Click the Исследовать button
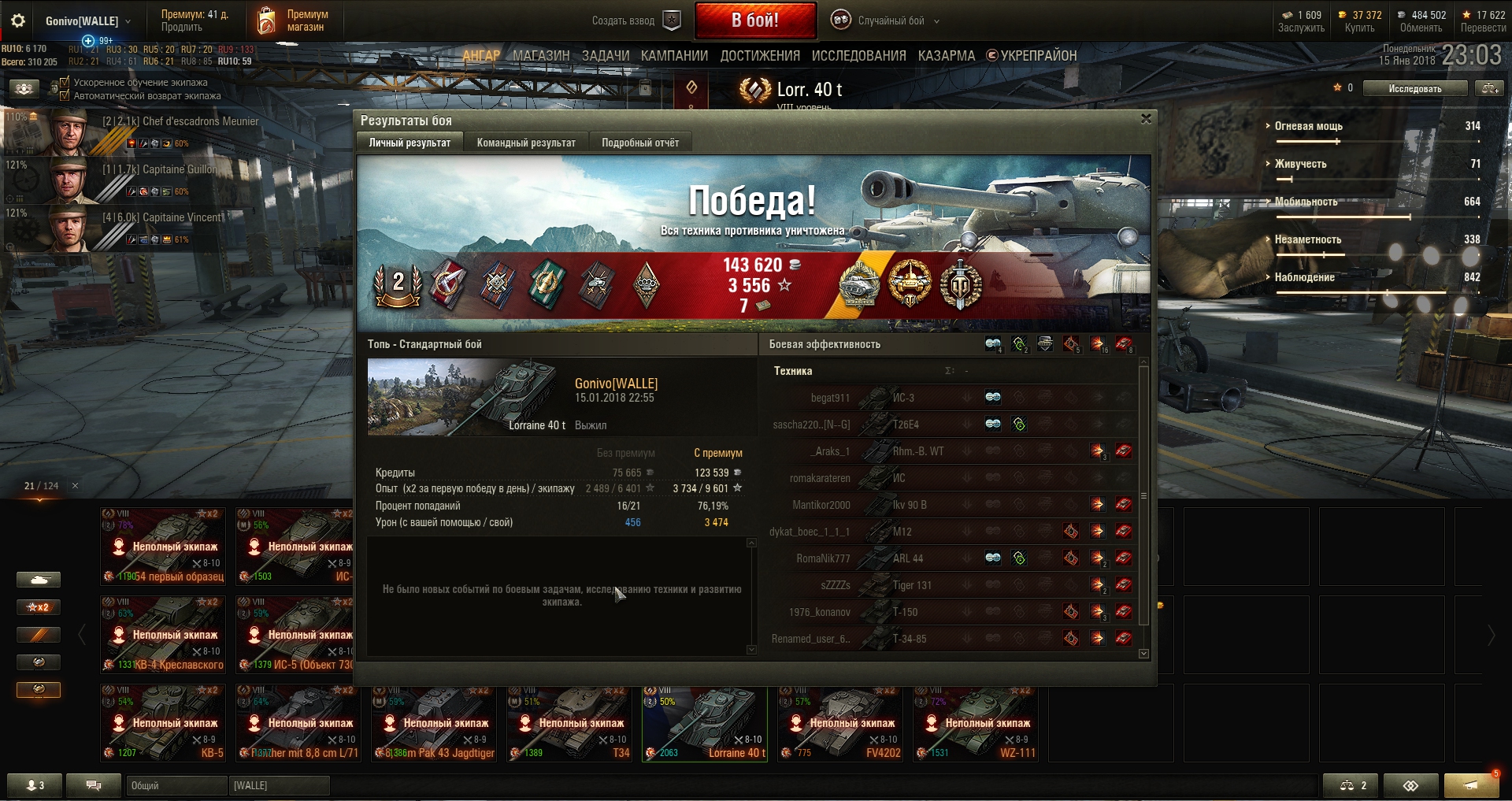1512x801 pixels. click(1414, 88)
